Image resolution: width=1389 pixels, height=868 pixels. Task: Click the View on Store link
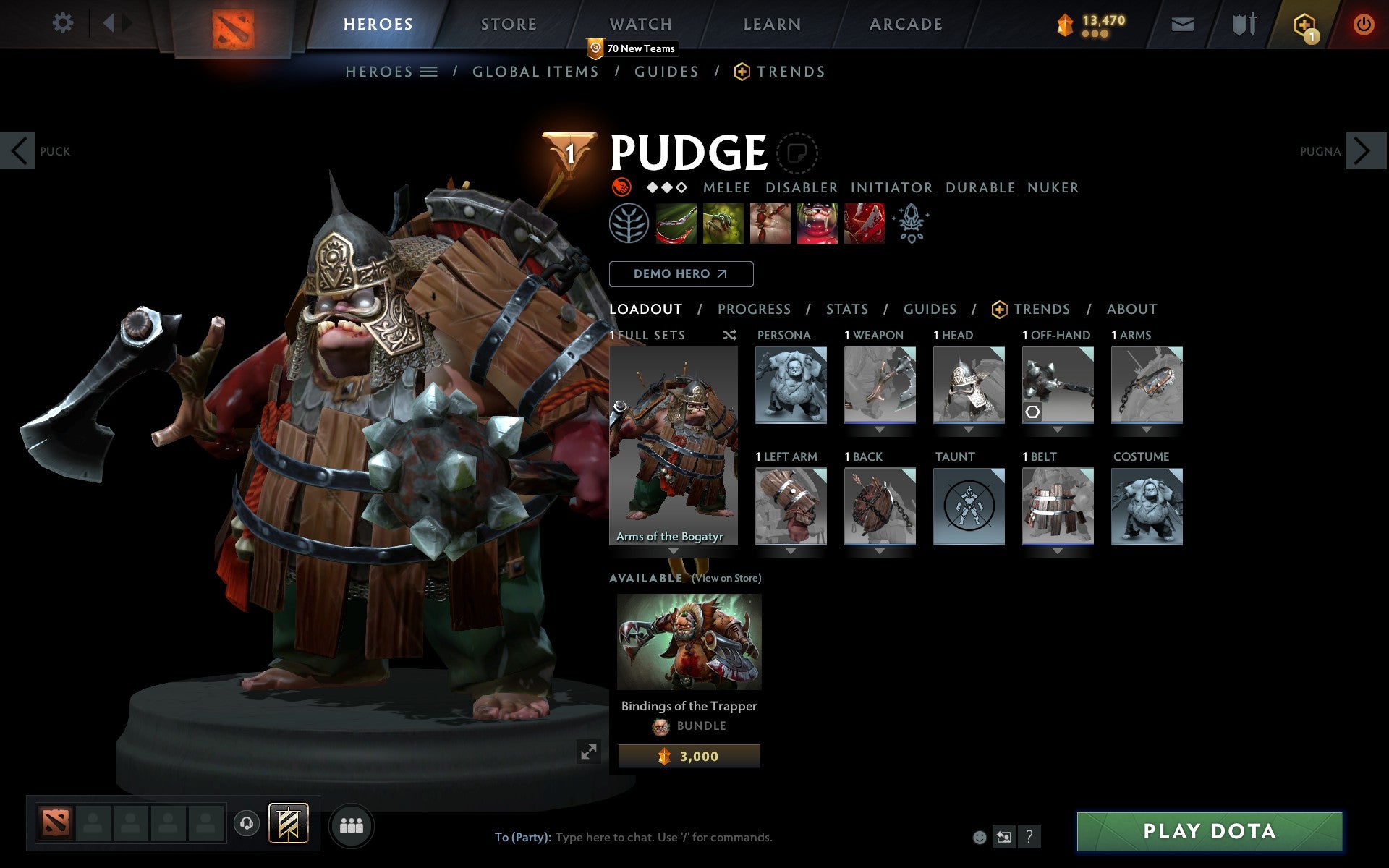tap(726, 578)
